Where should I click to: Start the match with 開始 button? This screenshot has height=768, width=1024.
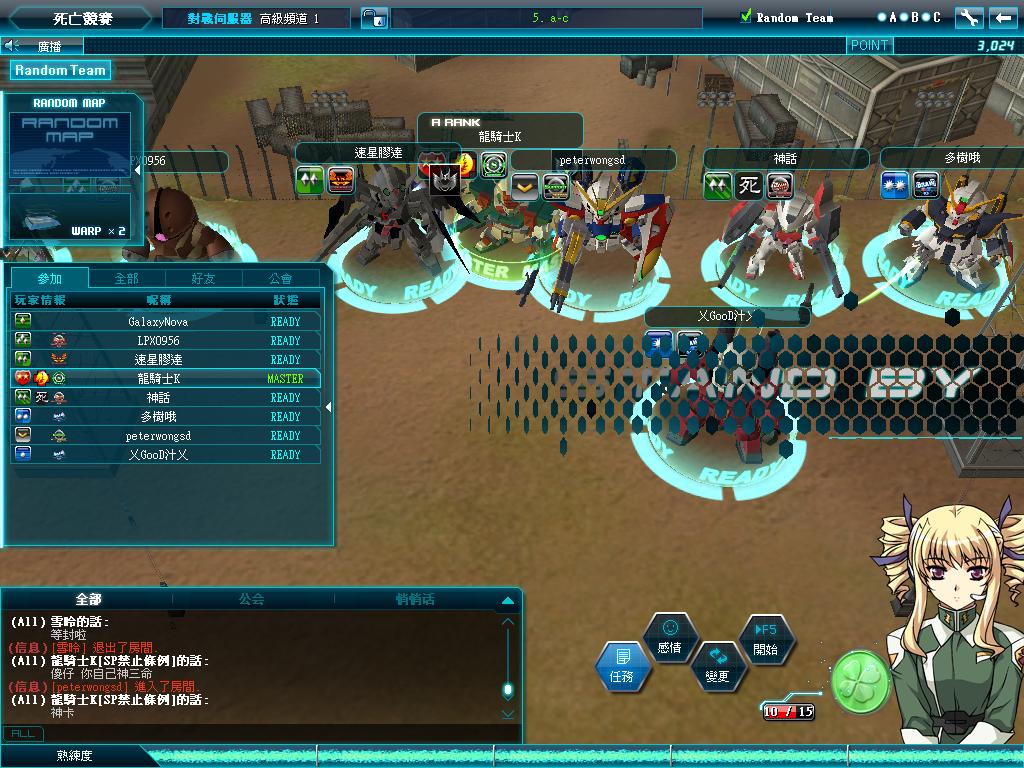click(765, 638)
